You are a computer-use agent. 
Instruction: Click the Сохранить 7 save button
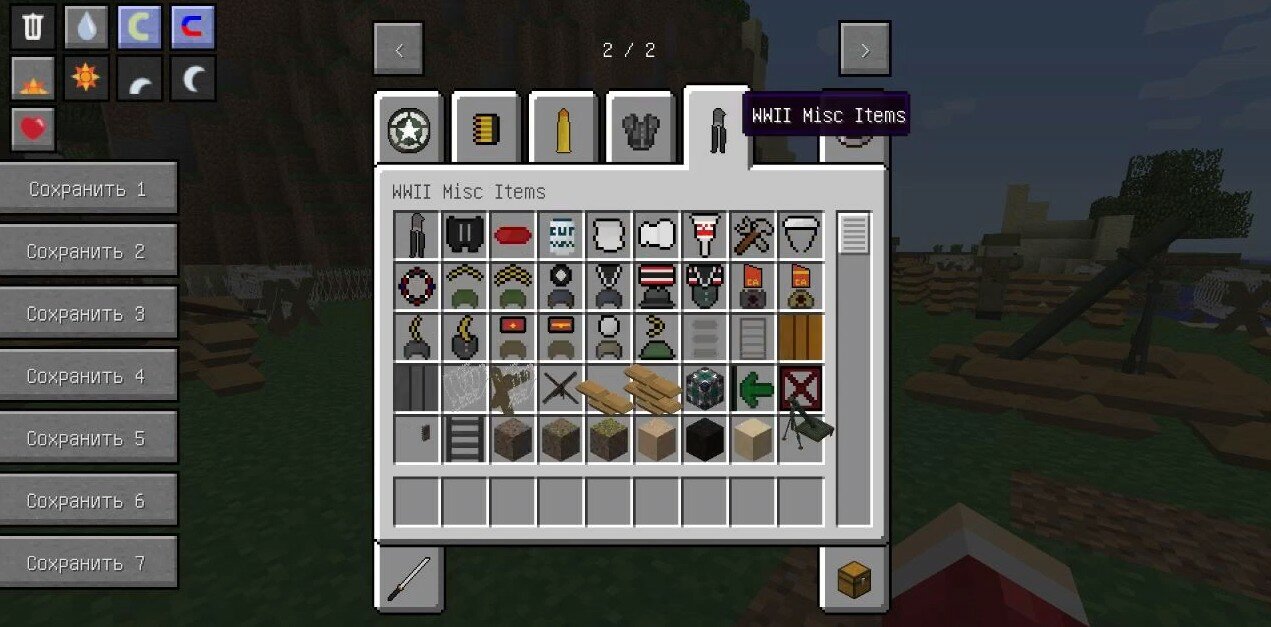point(88,563)
